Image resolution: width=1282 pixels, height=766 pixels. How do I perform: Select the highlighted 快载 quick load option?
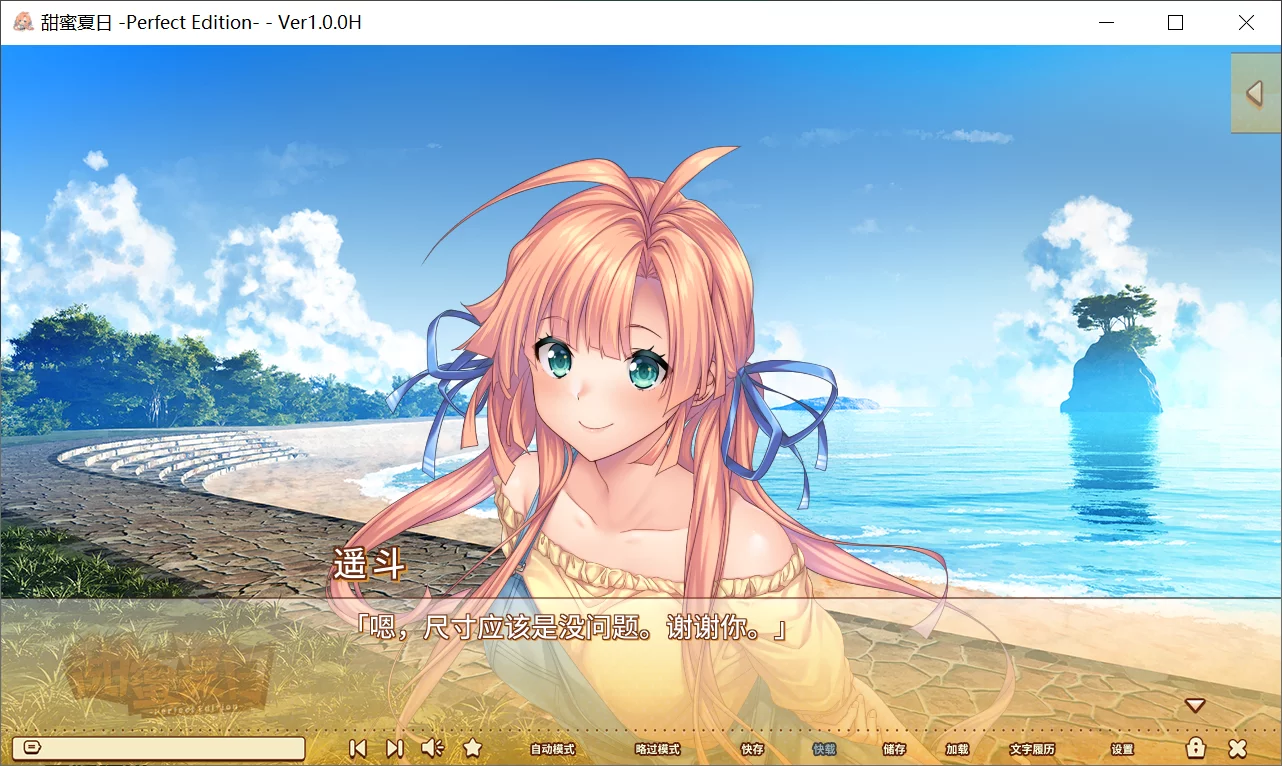(x=823, y=748)
